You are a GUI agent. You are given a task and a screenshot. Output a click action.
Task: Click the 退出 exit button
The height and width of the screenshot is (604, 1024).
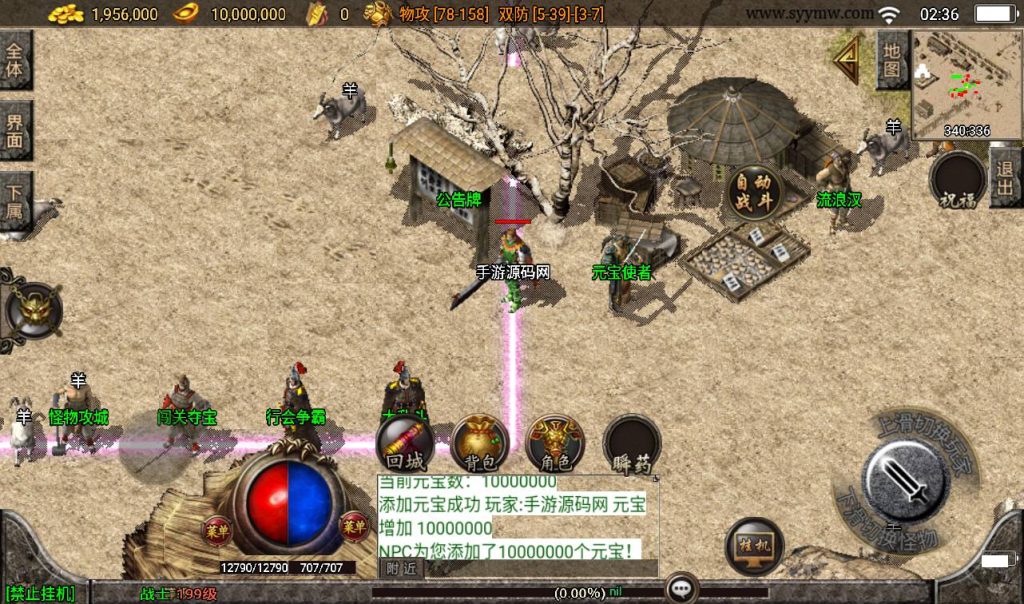tap(1005, 177)
